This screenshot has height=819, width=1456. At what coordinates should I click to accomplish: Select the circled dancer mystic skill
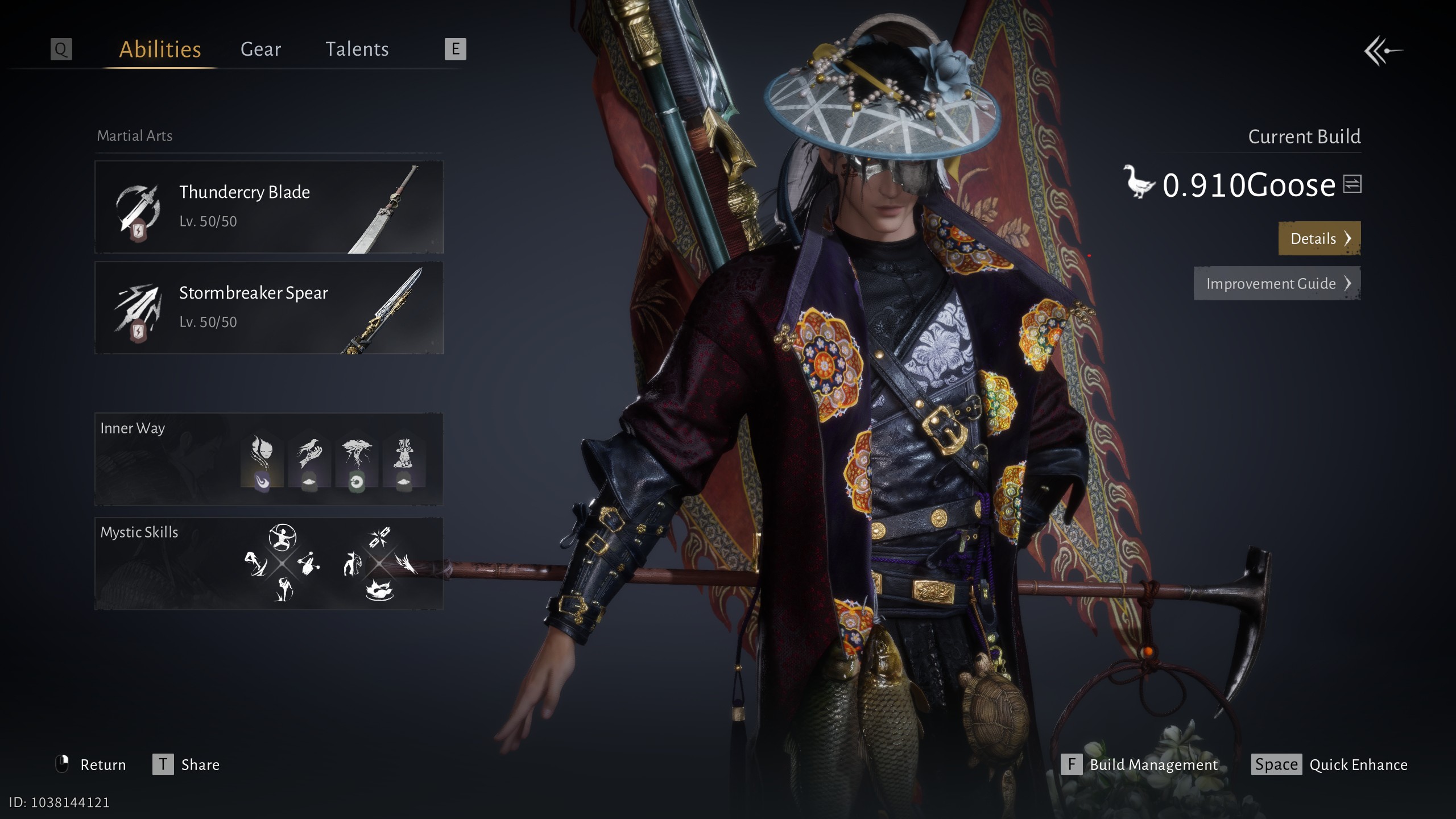pos(282,537)
